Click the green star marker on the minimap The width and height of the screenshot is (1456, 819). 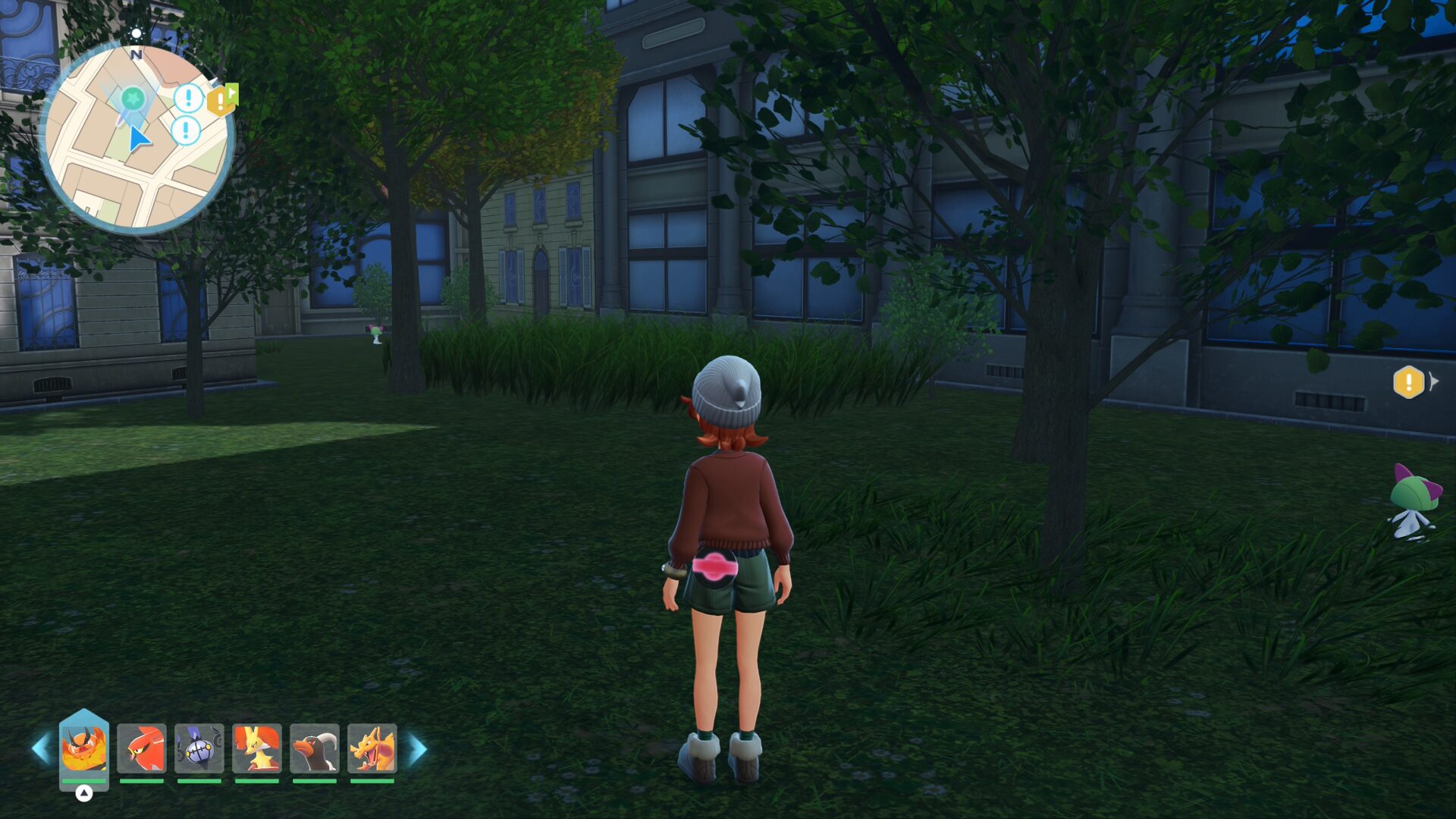(133, 98)
